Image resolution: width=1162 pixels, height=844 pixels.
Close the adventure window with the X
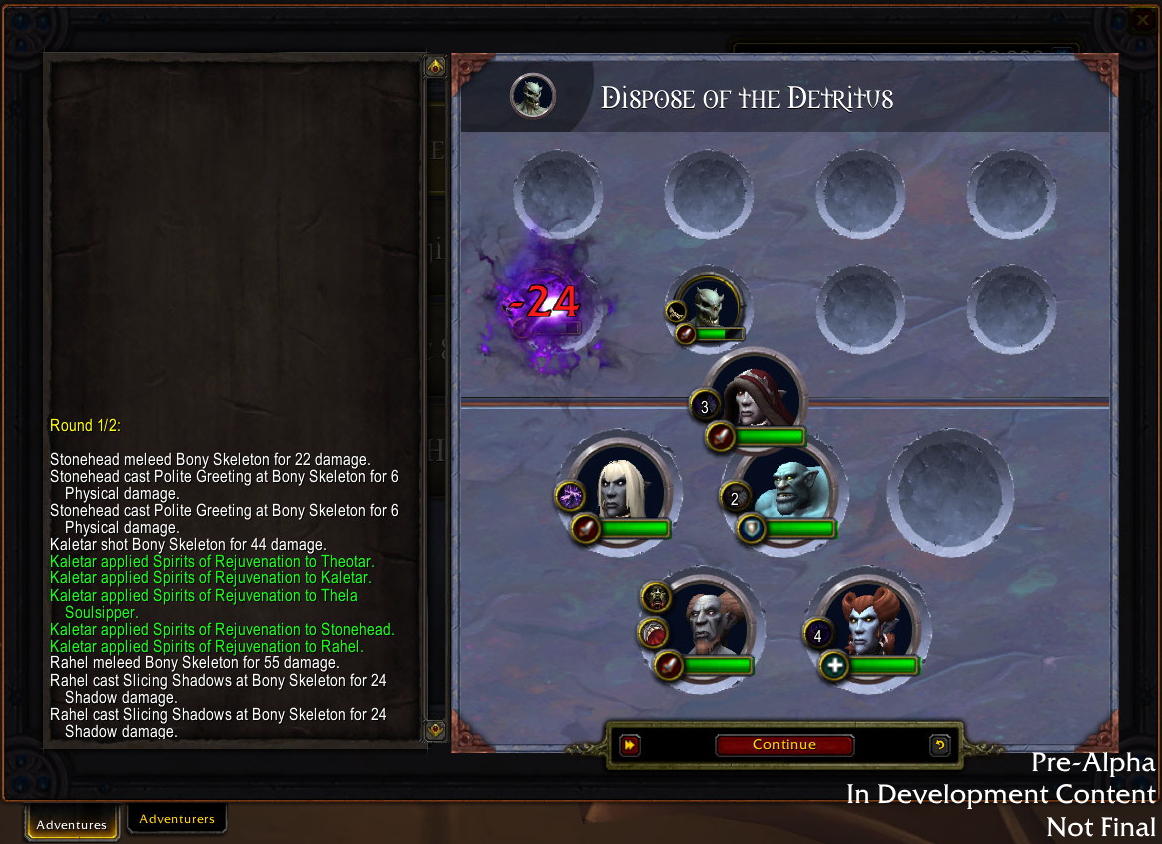1142,19
